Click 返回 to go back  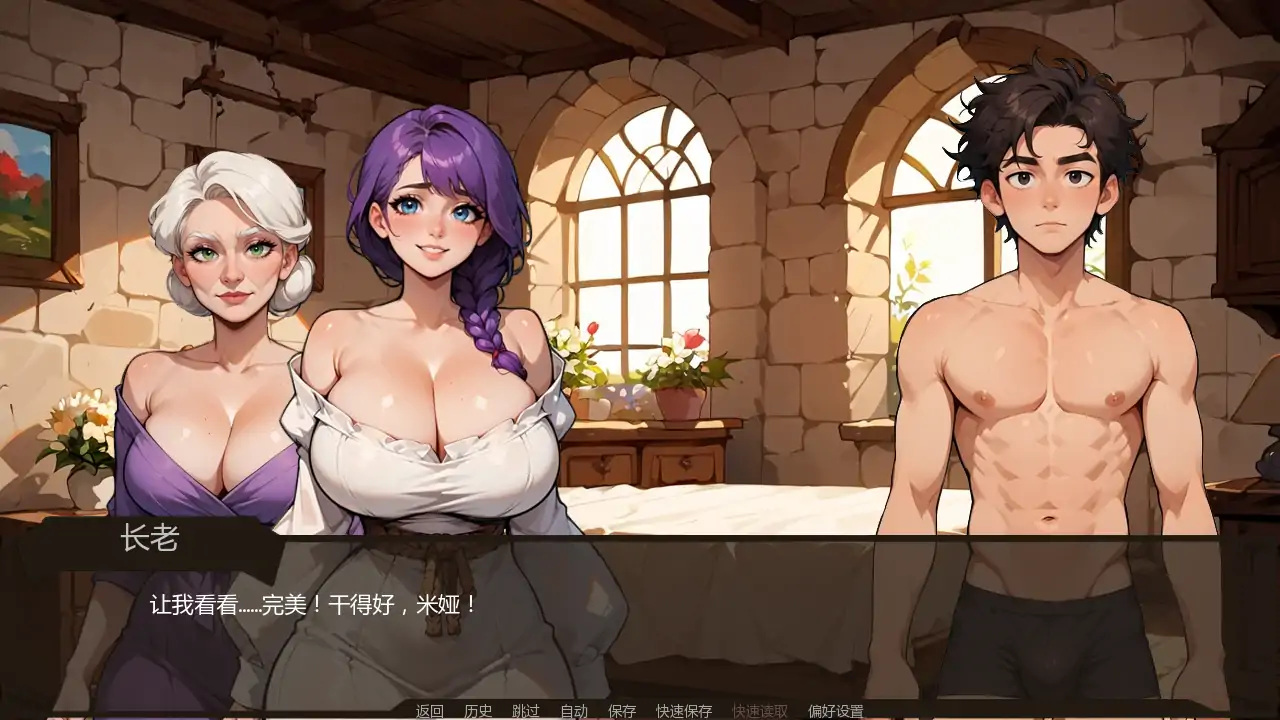(x=428, y=712)
